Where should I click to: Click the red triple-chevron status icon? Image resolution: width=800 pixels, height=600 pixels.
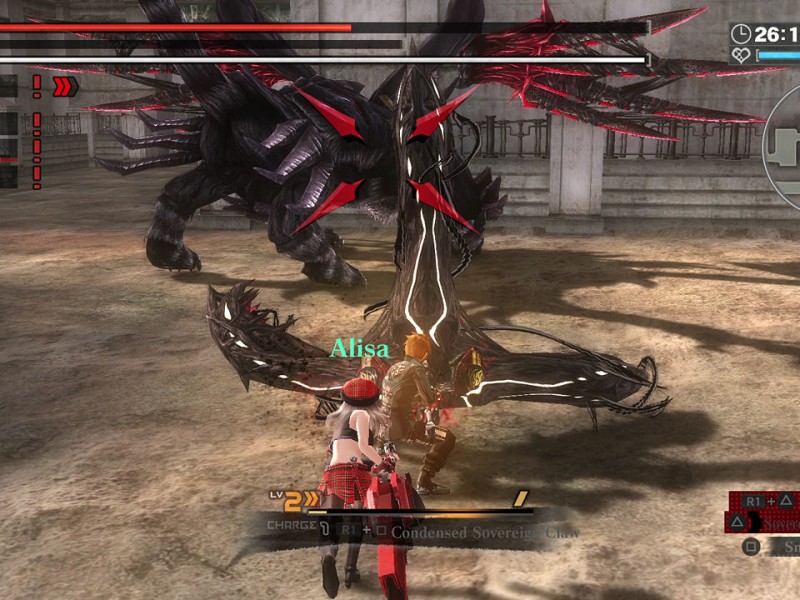click(x=65, y=87)
